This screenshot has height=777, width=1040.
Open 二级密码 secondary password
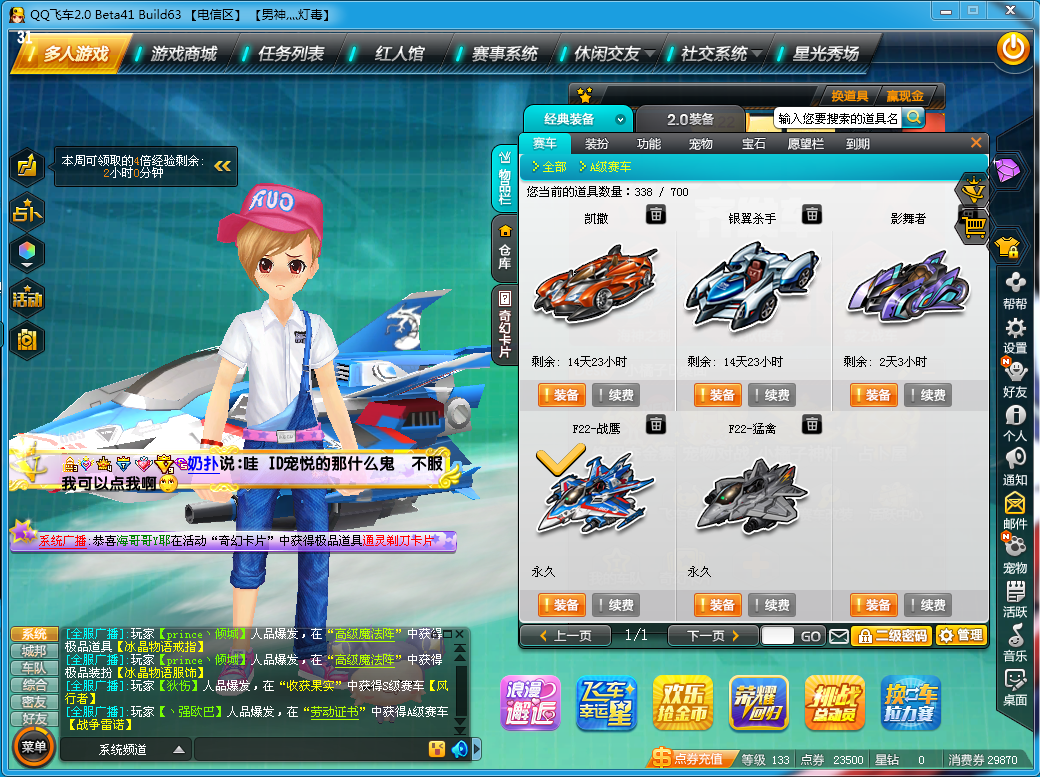[891, 635]
